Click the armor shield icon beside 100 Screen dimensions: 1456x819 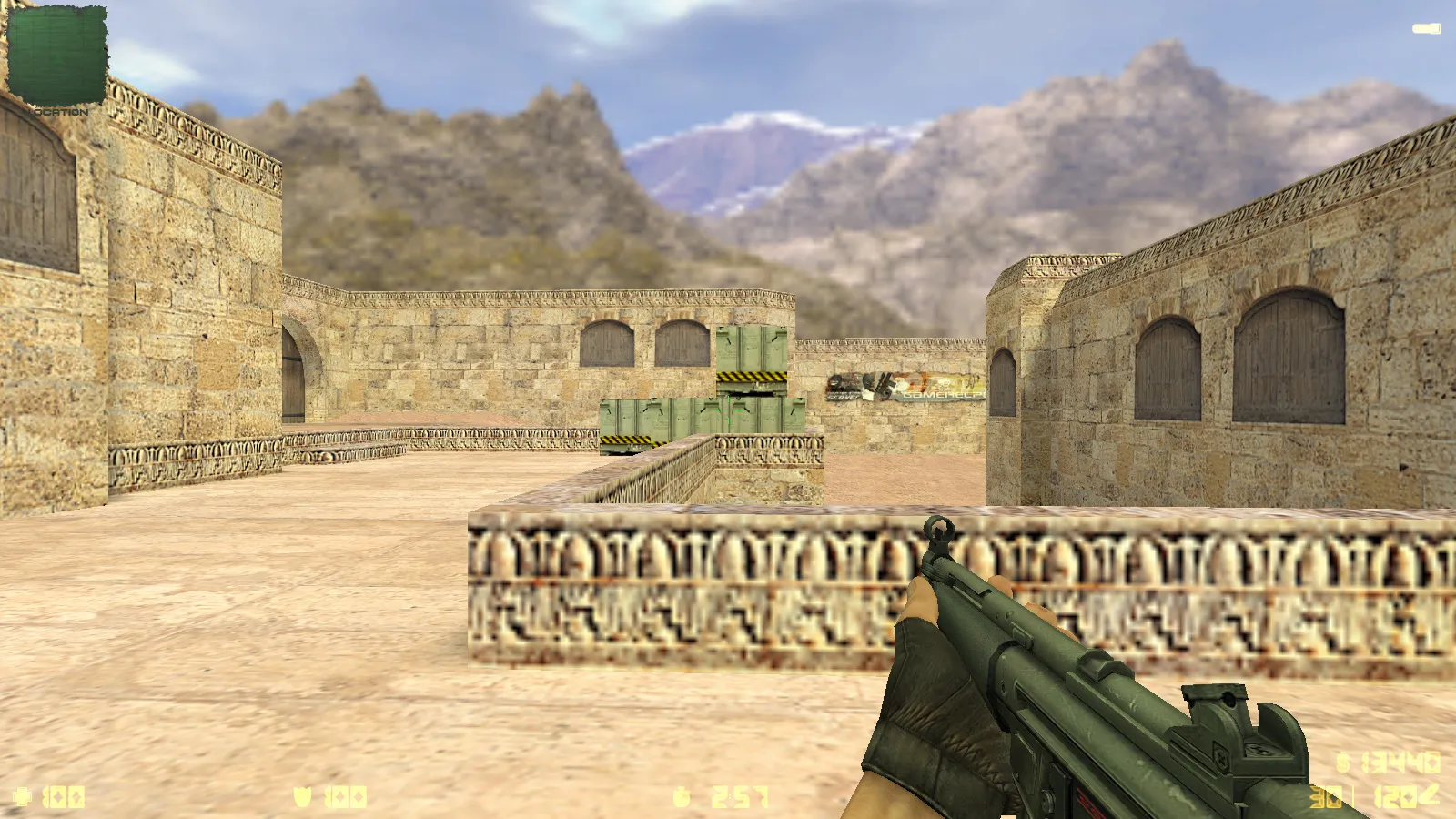point(302,796)
